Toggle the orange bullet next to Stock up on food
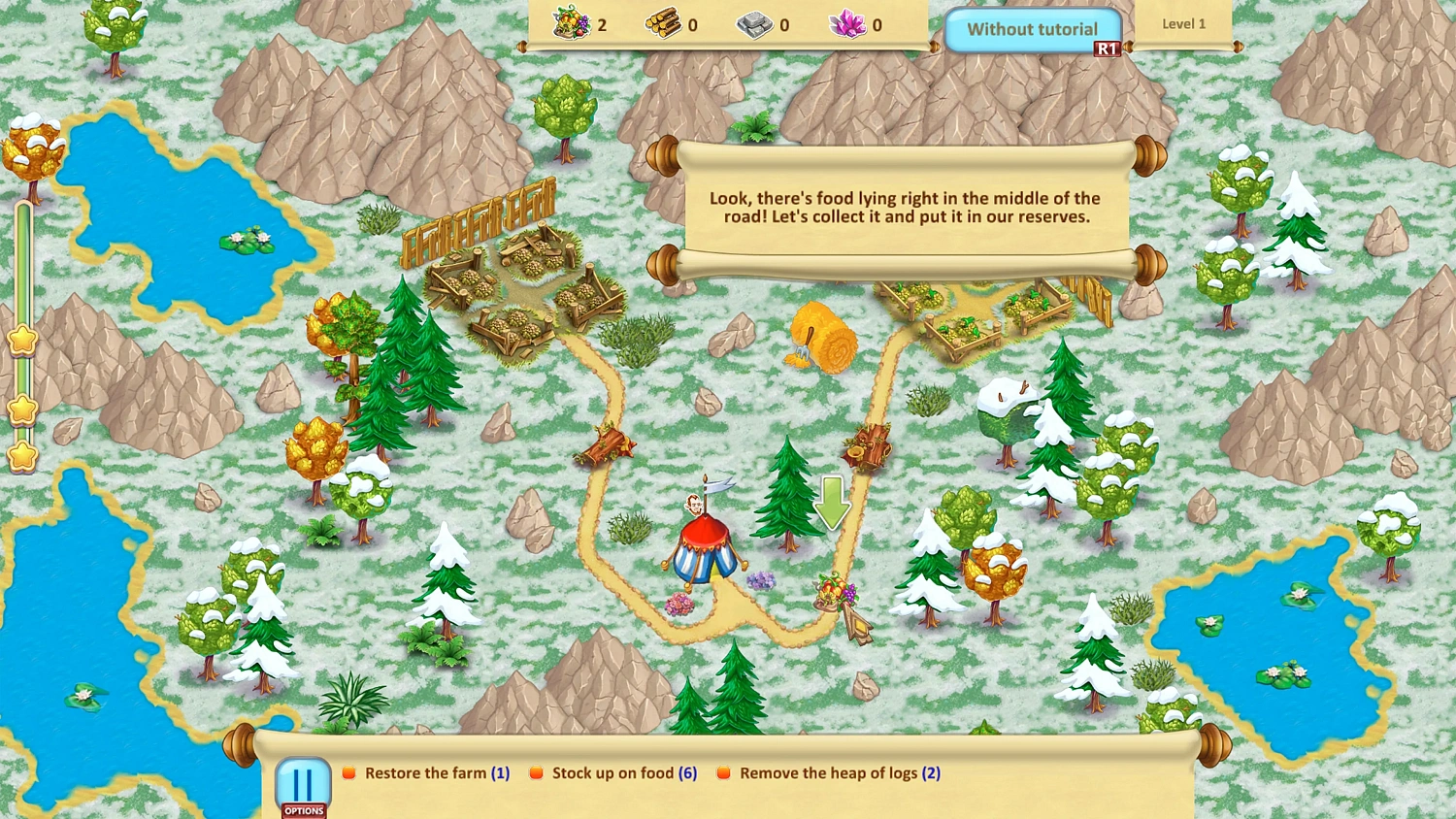Viewport: 1456px width, 819px height. click(x=535, y=772)
